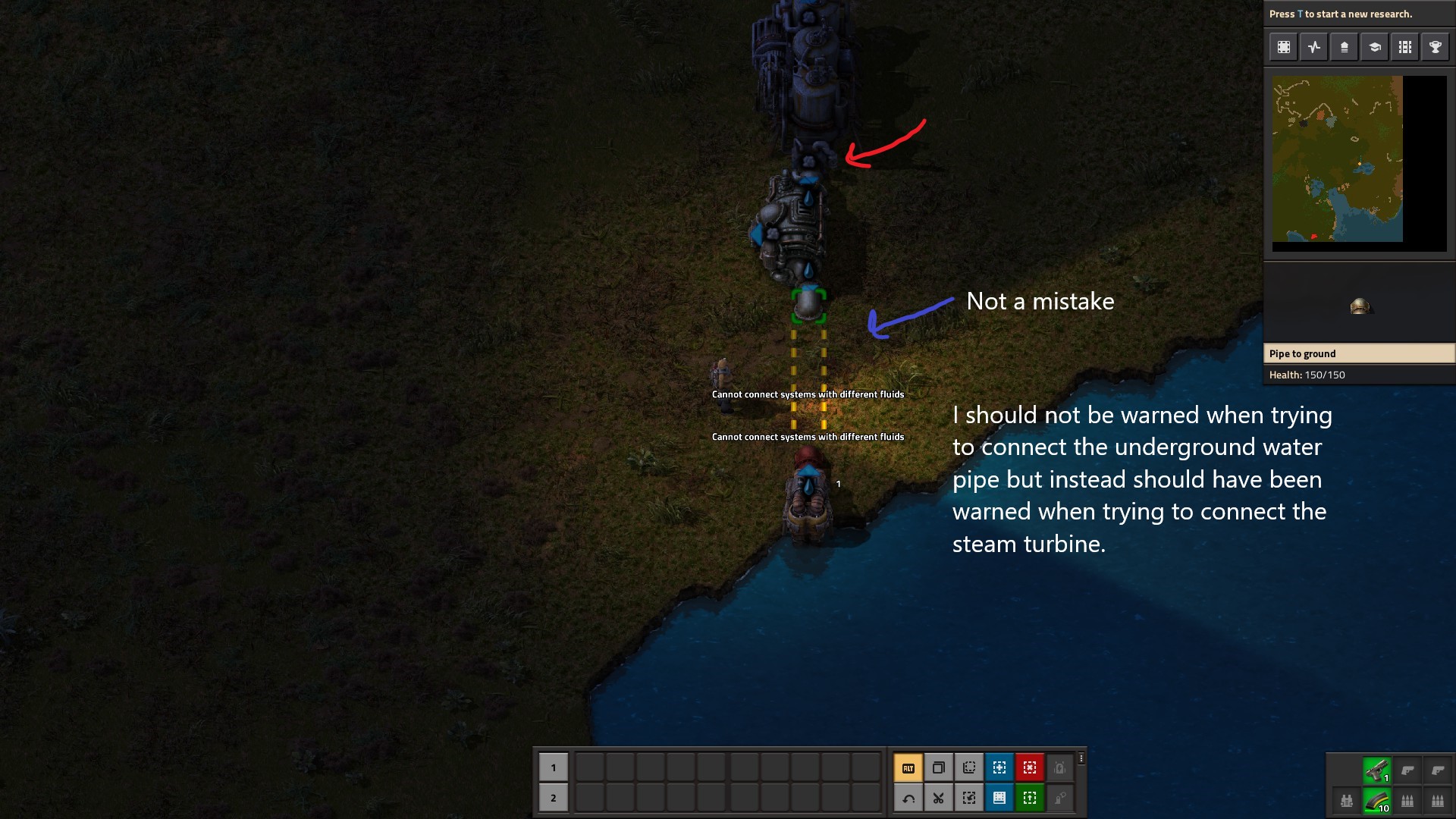The image size is (1456, 819).
Task: Select the pistol weapon slot
Action: 1378,767
